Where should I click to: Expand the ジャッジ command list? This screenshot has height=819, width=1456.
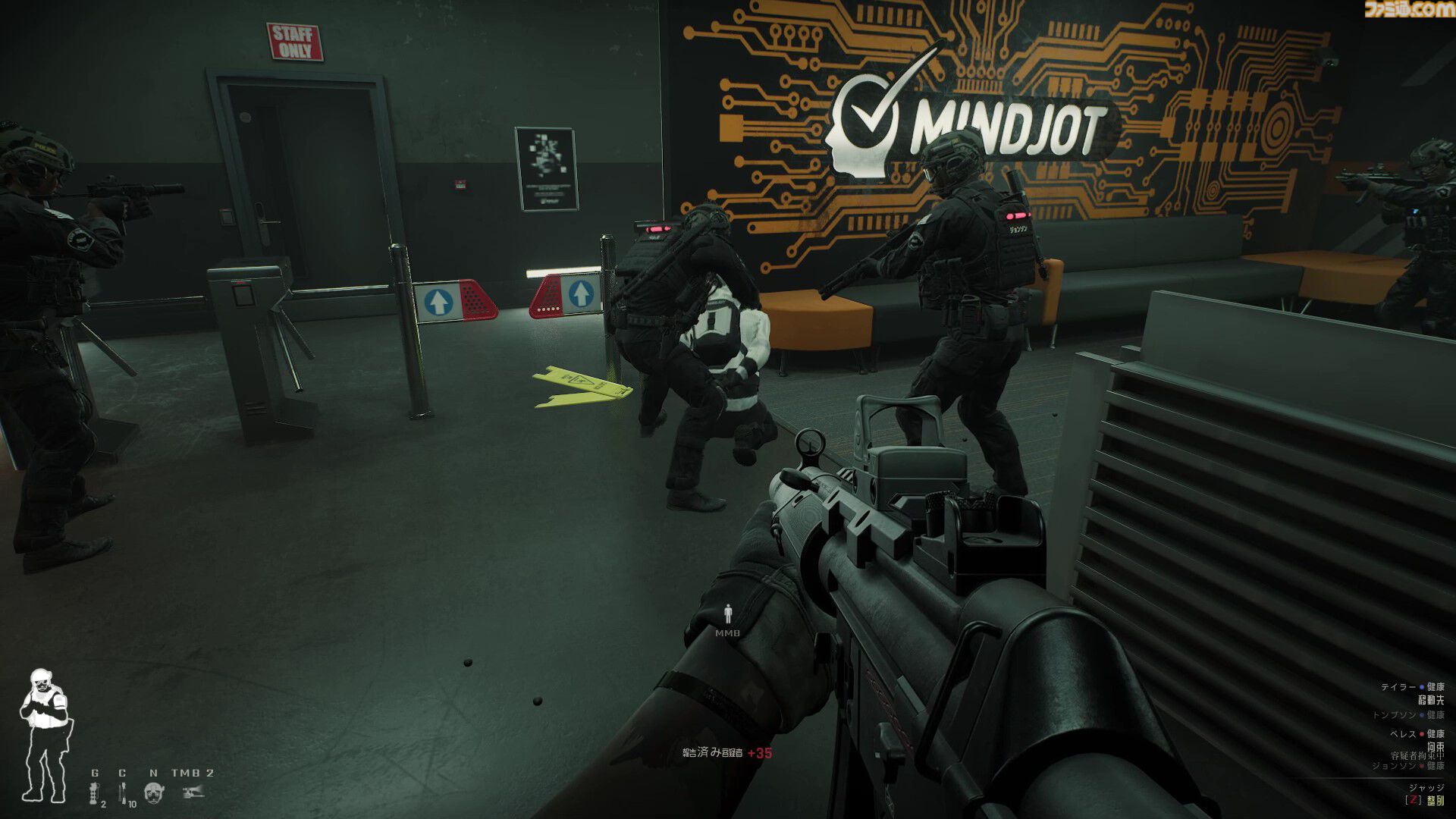tap(1428, 788)
